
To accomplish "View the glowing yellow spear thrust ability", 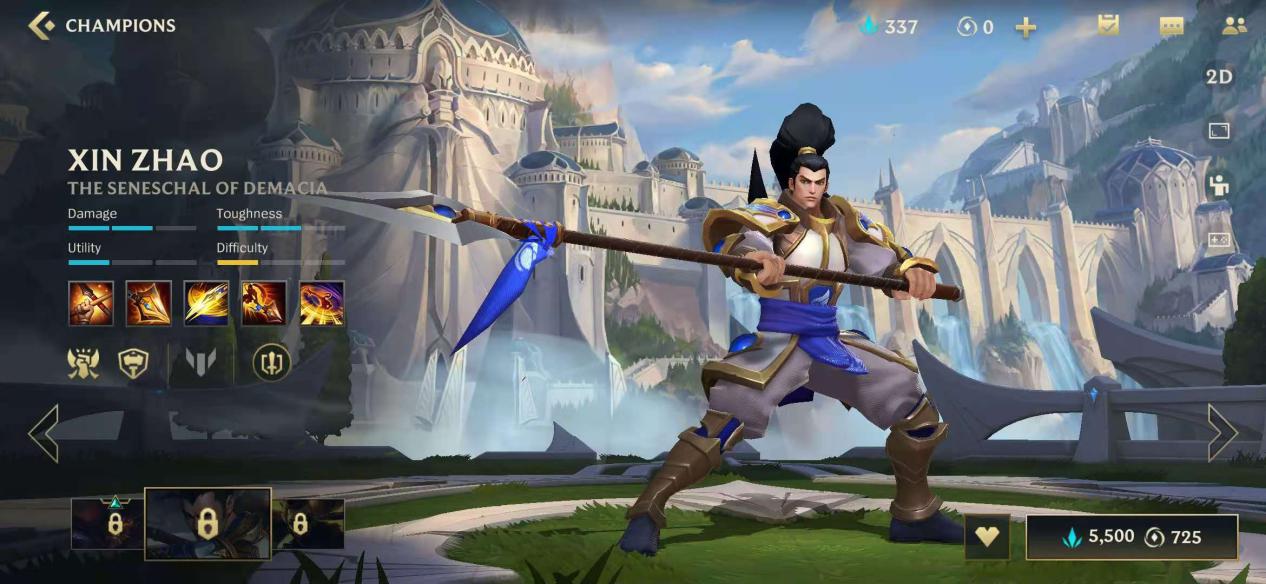I will pos(206,303).
